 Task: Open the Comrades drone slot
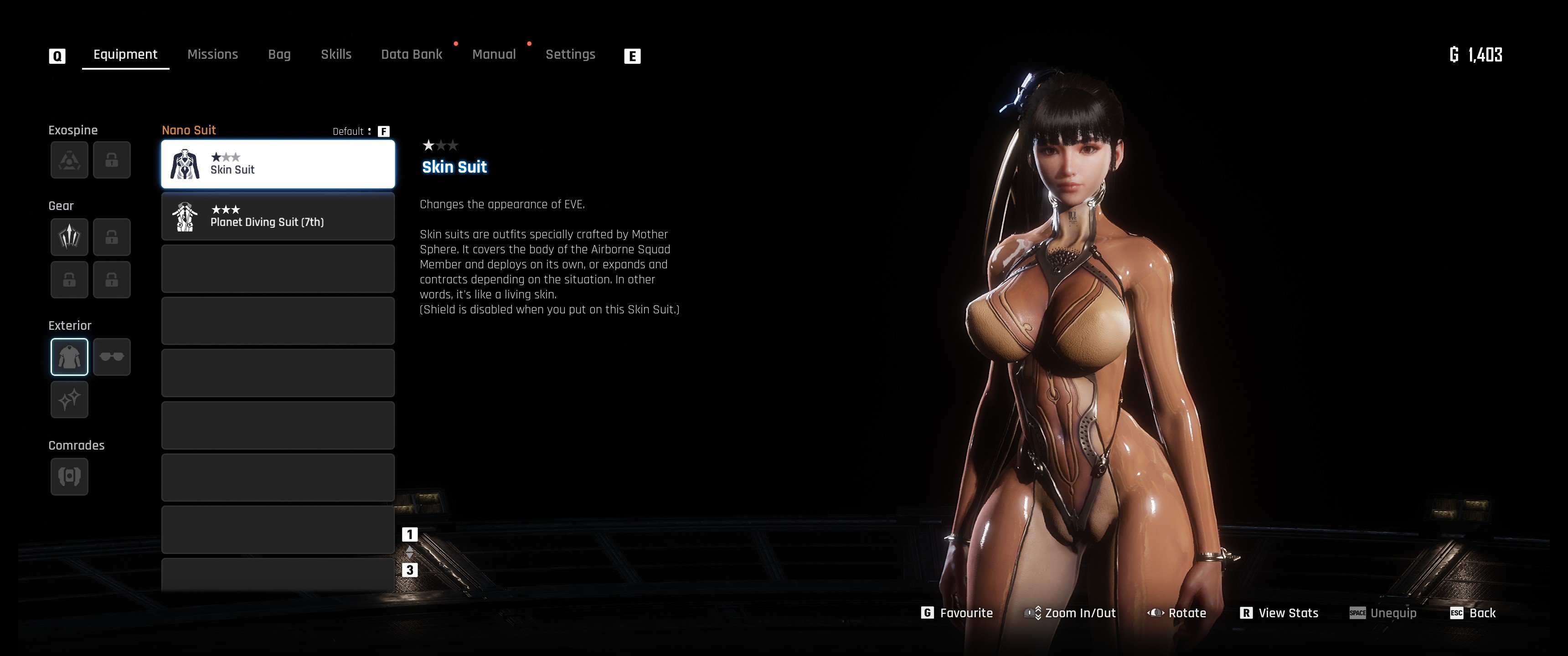[69, 477]
